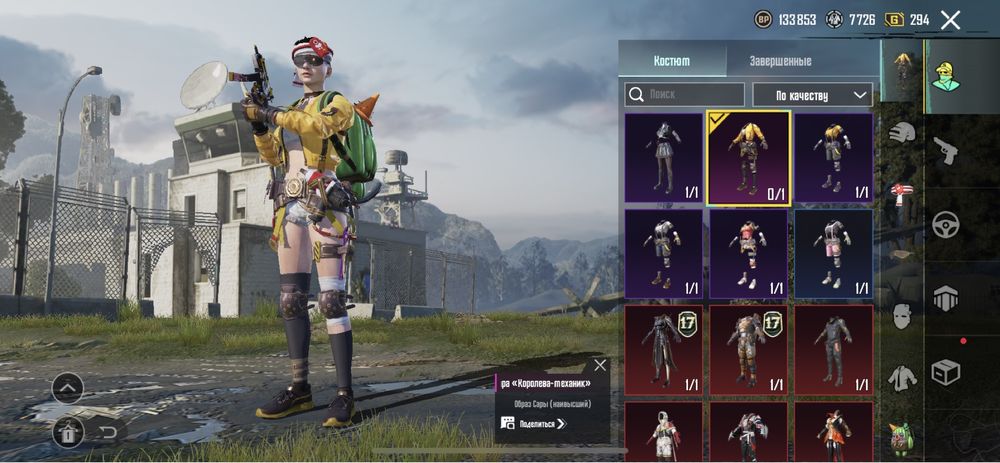Switch to the Завершенные tab
Viewport: 1000px width, 463px height.
(x=780, y=61)
